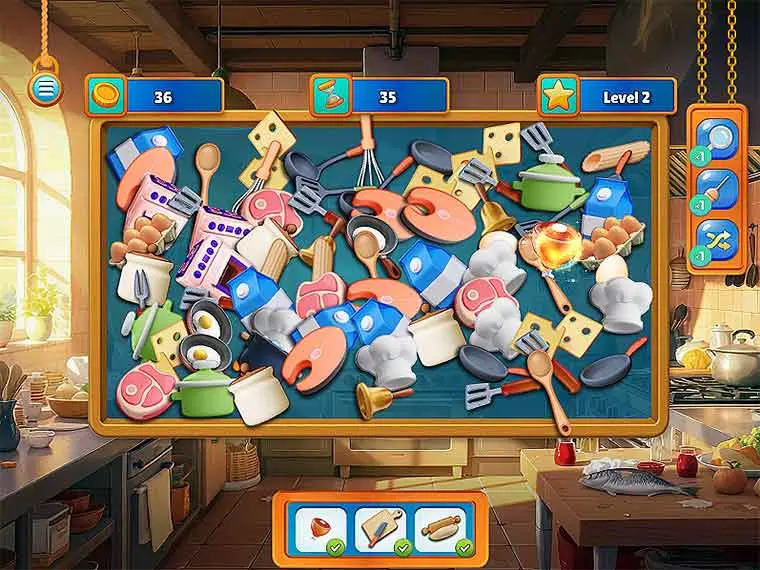The image size is (760, 570).
Task: Open the round hamburger menu button
Action: (43, 90)
